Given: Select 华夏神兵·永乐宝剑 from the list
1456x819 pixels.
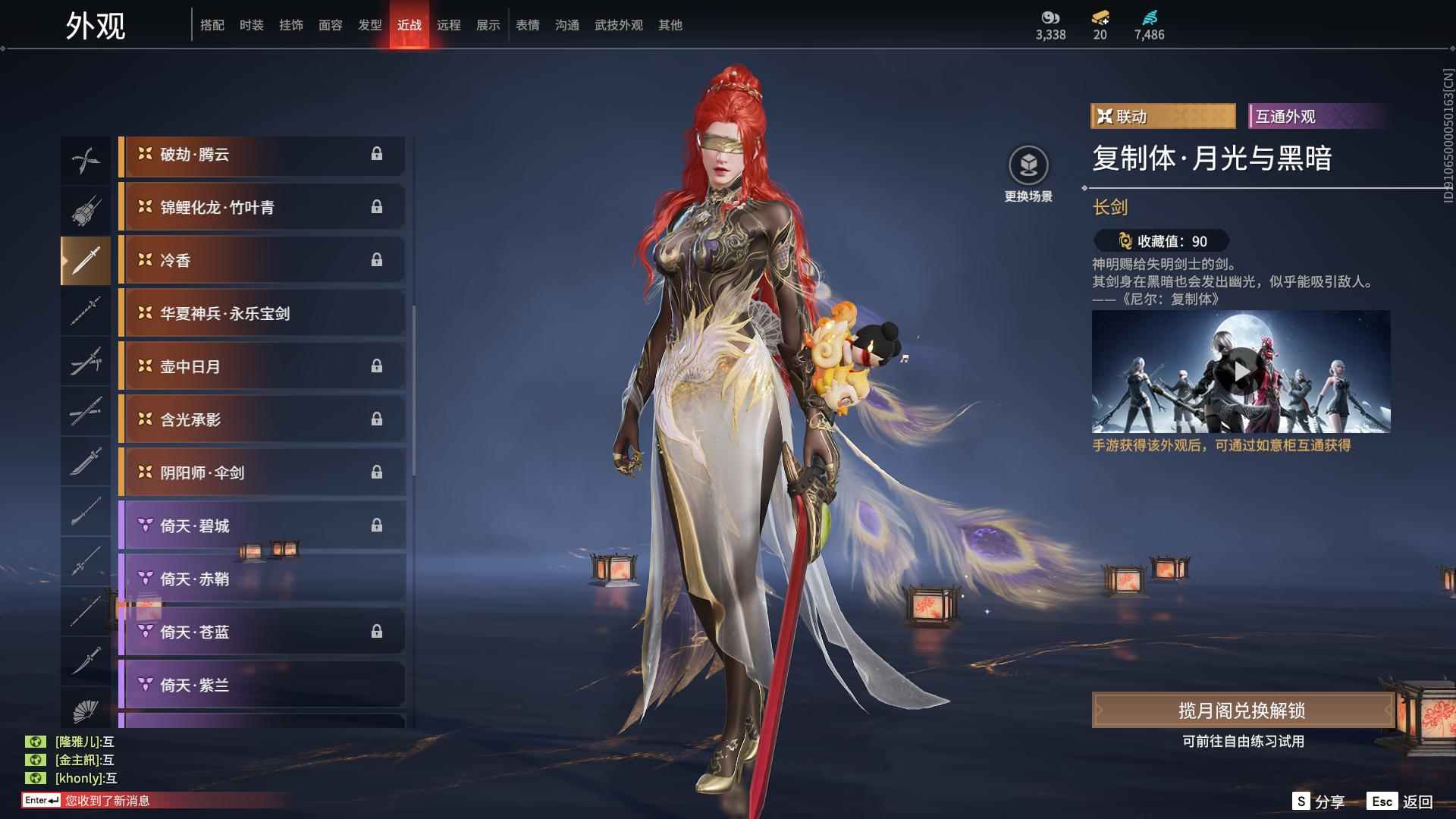Looking at the screenshot, I should 262,313.
